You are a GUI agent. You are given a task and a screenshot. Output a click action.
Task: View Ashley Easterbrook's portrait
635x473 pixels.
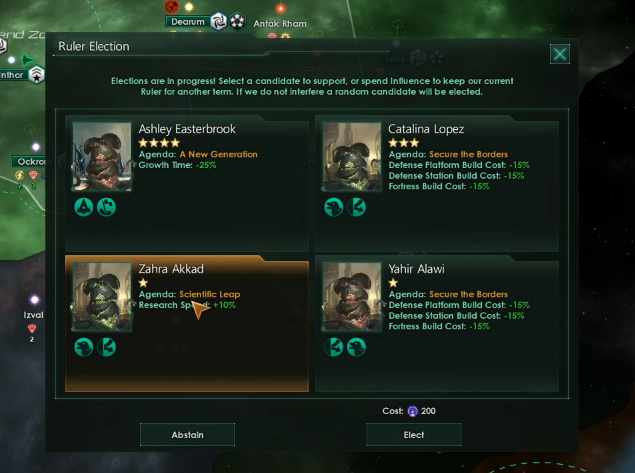click(x=102, y=157)
